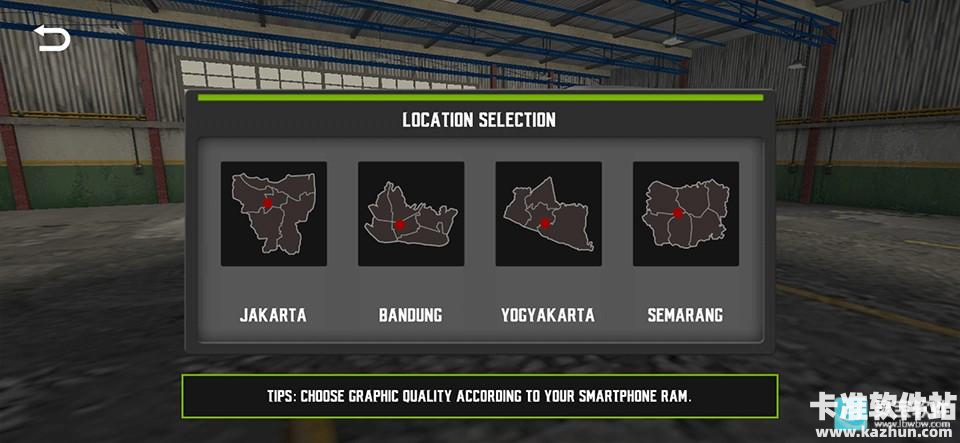Viewport: 960px width, 443px height.
Task: Go back using the return arrow
Action: [x=52, y=40]
